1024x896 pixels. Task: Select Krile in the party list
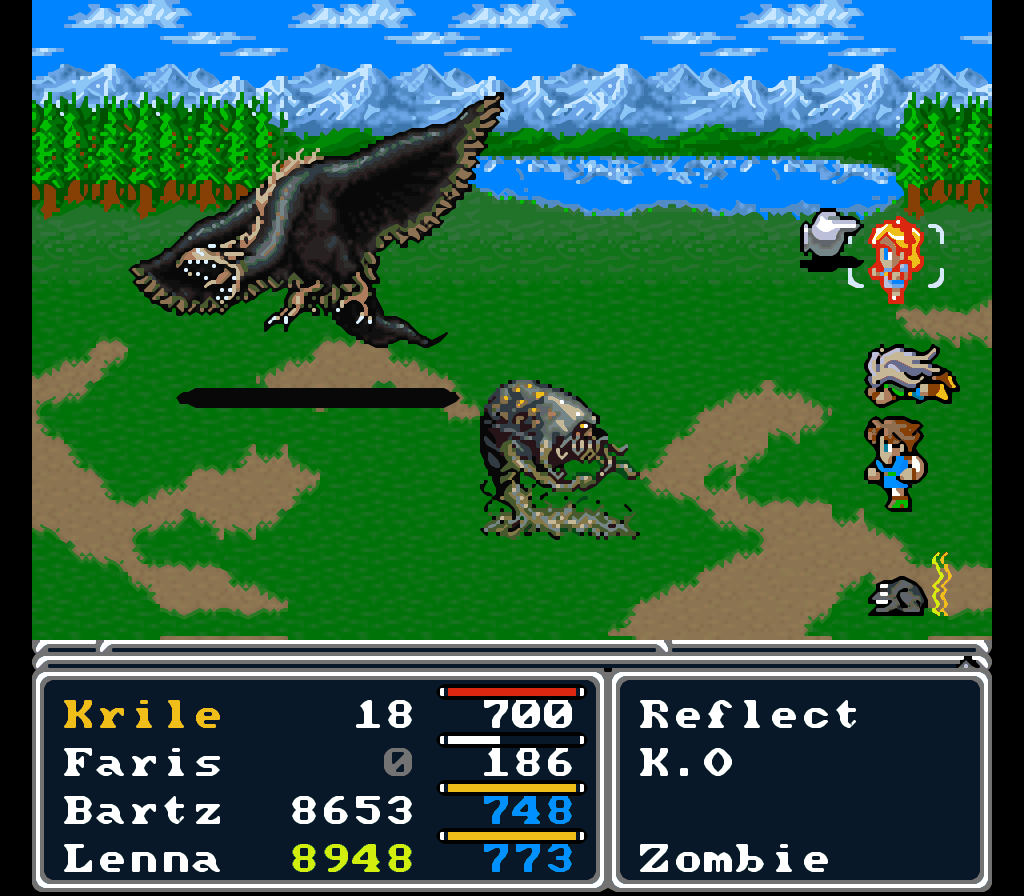143,715
